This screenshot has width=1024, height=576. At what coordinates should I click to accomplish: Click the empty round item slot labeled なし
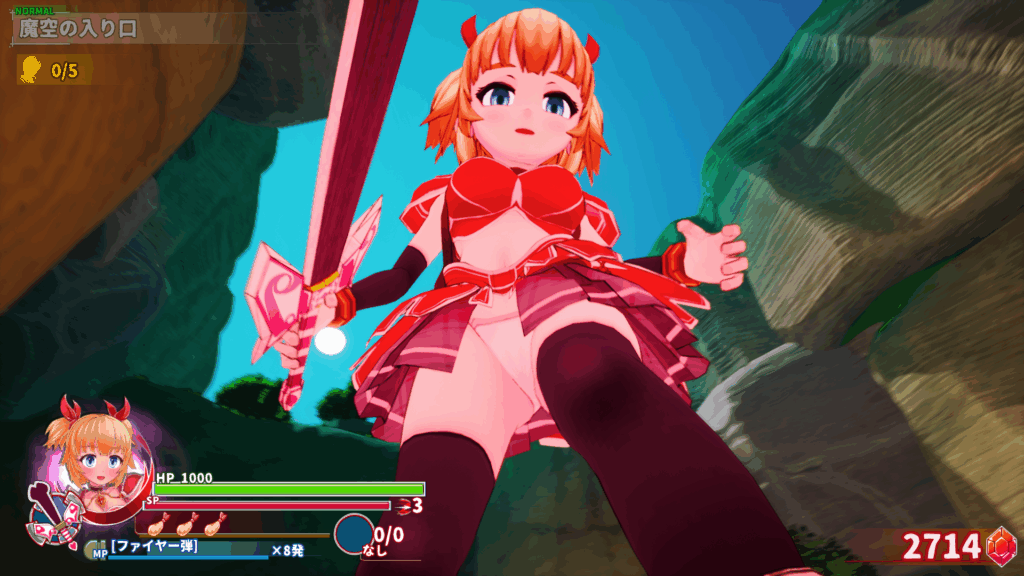(x=353, y=534)
